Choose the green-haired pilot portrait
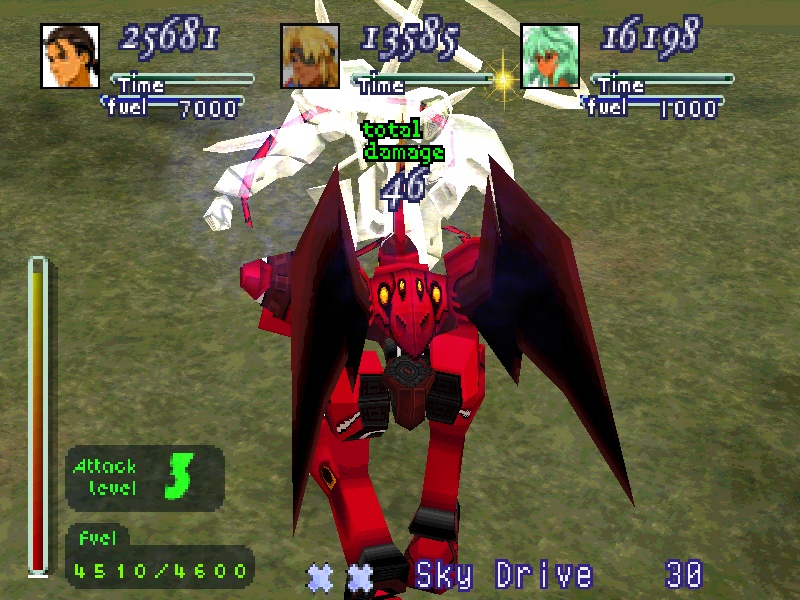This screenshot has height=600, width=800. [x=550, y=56]
